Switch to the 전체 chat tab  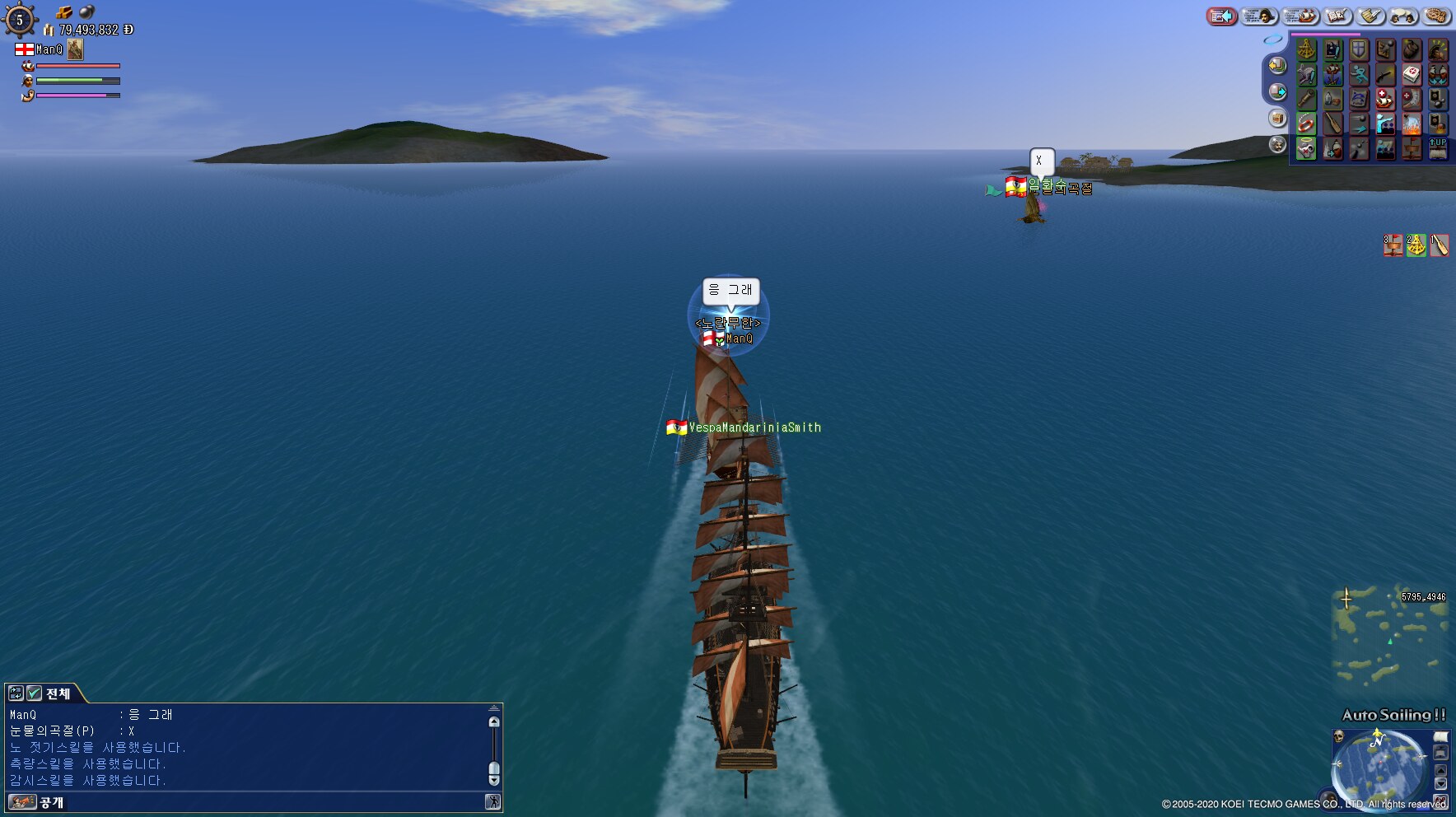point(58,693)
